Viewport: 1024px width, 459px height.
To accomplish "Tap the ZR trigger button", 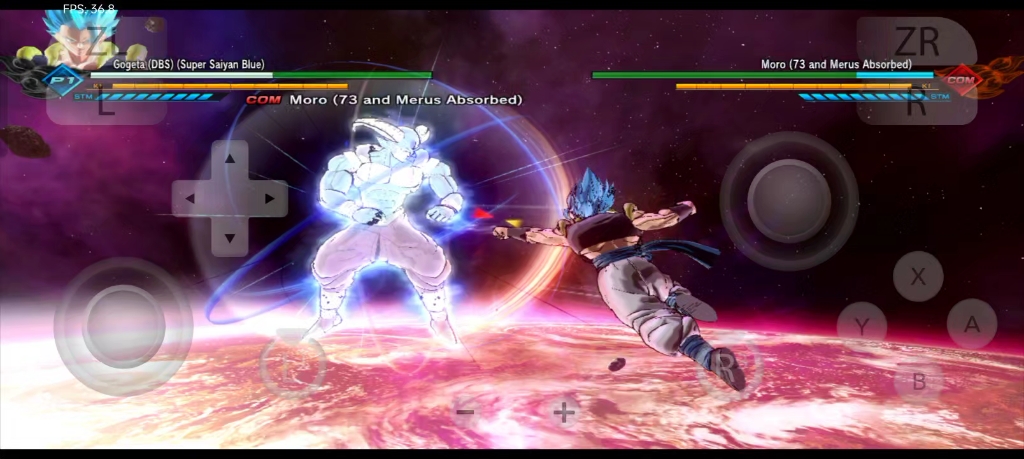I will [x=916, y=42].
